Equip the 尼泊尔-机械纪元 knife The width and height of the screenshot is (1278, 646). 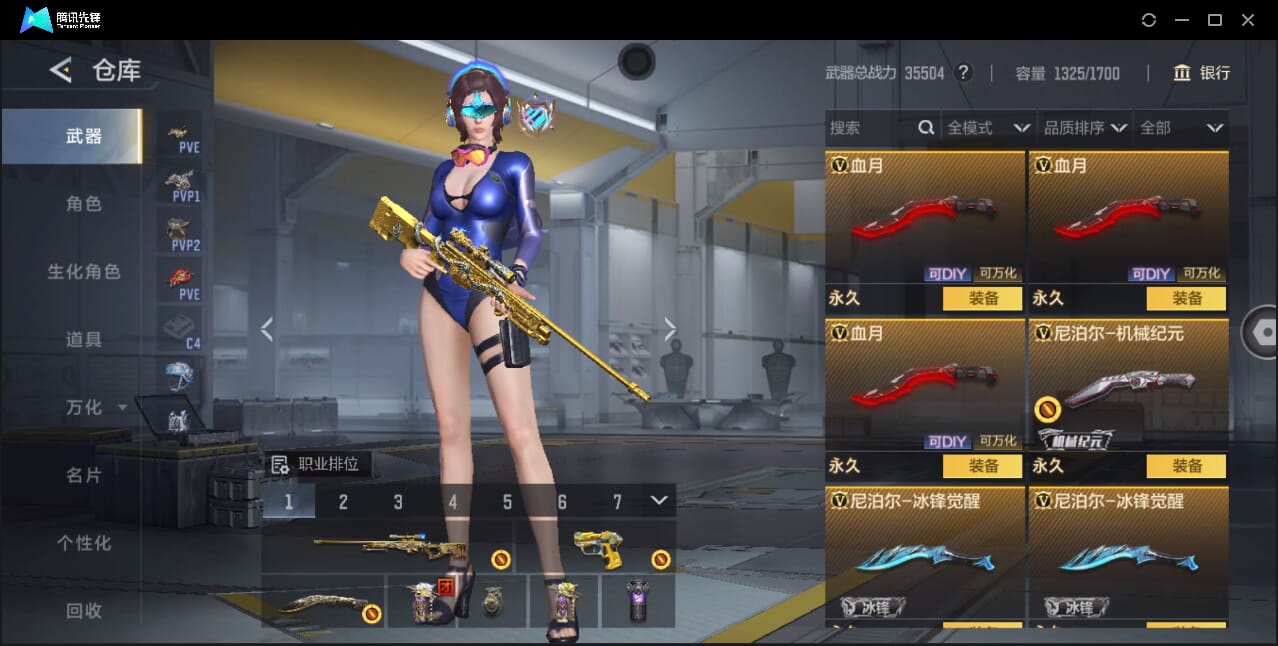point(1187,466)
